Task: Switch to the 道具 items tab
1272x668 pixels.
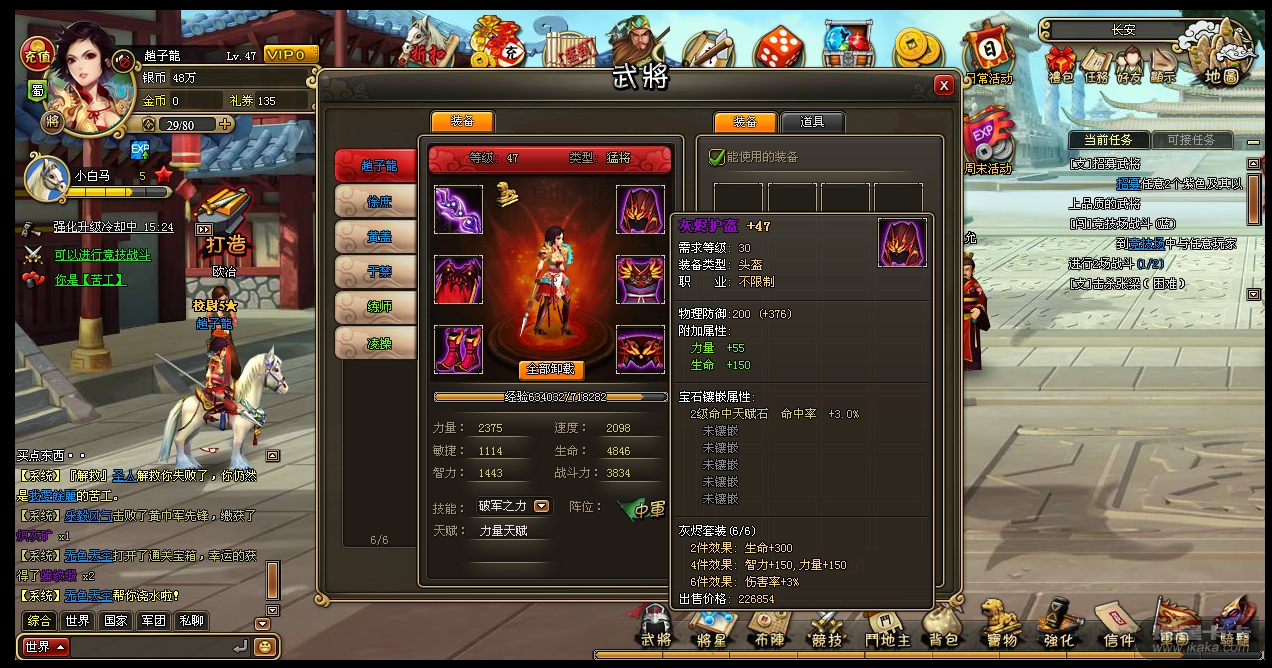Action: pos(812,122)
